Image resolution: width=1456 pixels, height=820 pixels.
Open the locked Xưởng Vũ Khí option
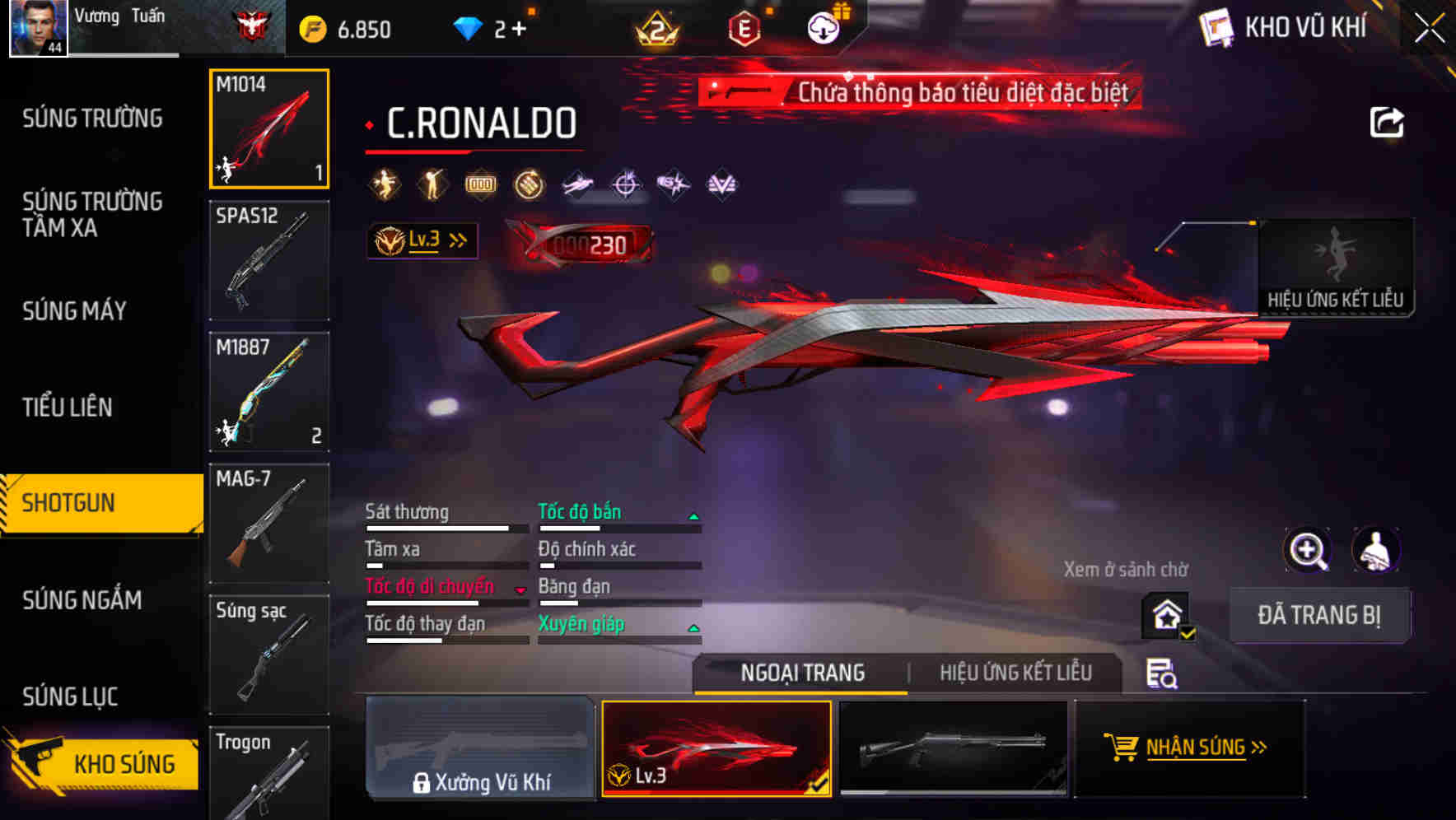point(480,748)
